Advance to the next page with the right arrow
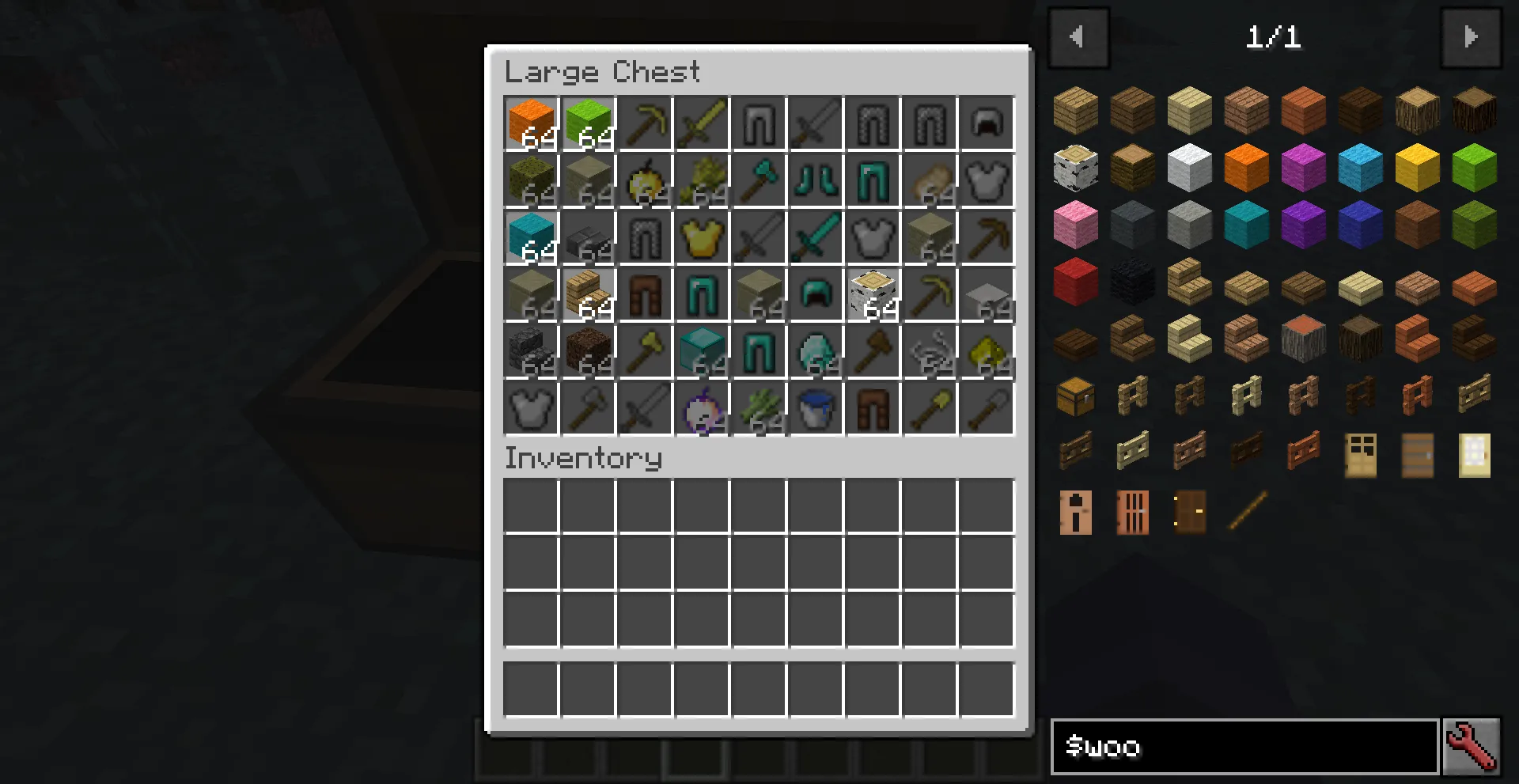This screenshot has height=784, width=1519. (x=1470, y=36)
